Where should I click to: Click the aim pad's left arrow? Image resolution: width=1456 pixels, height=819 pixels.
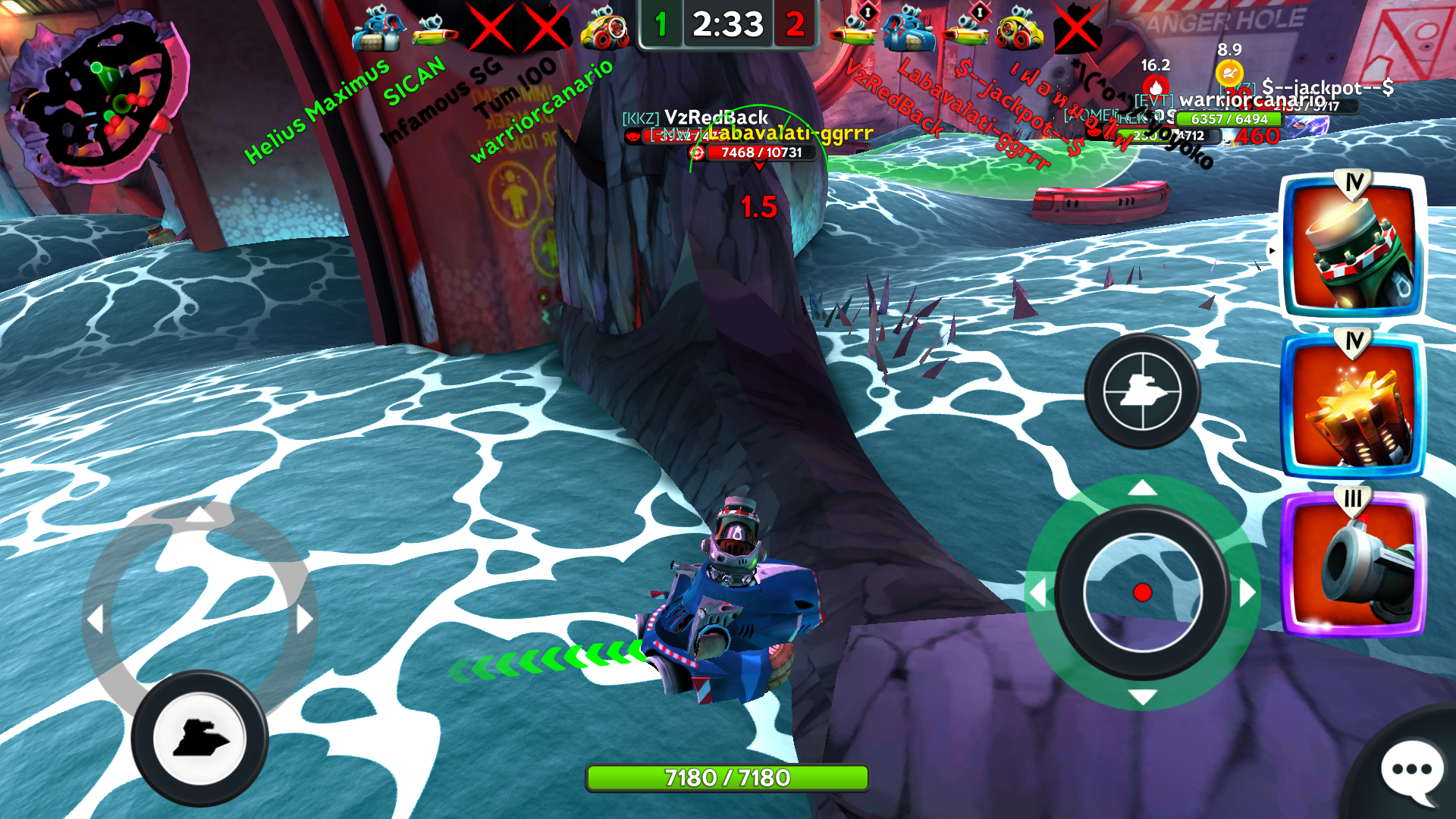click(x=1037, y=592)
